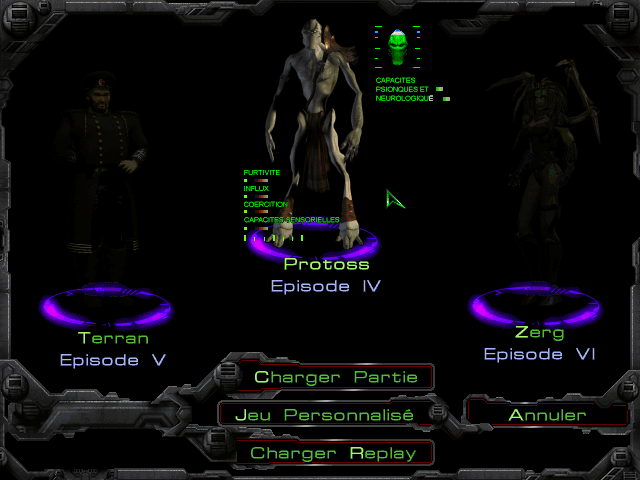Viewport: 640px width, 480px height.
Task: Click Annuler to go back
Action: pos(547,414)
